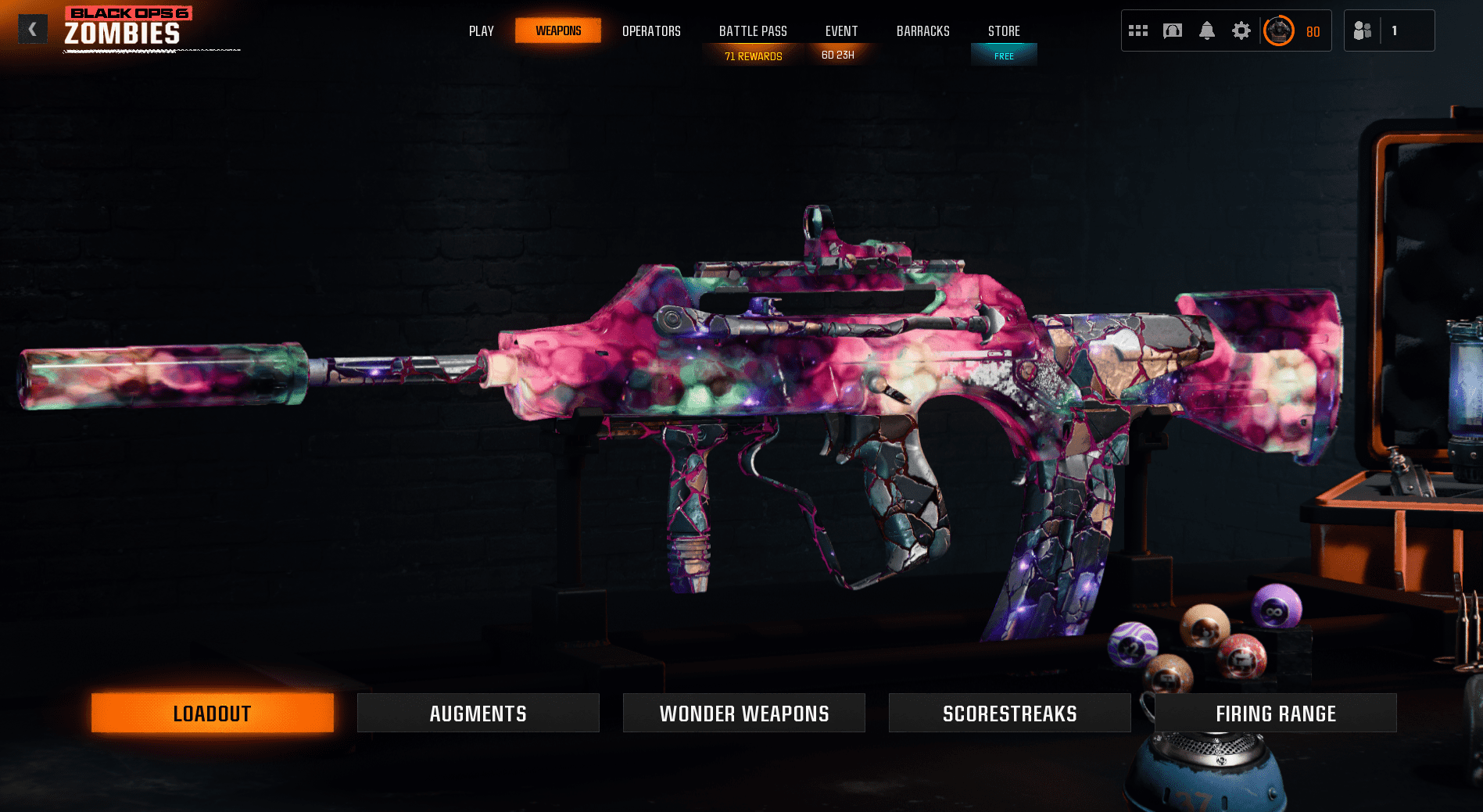Open settings with the gear icon

point(1241,30)
